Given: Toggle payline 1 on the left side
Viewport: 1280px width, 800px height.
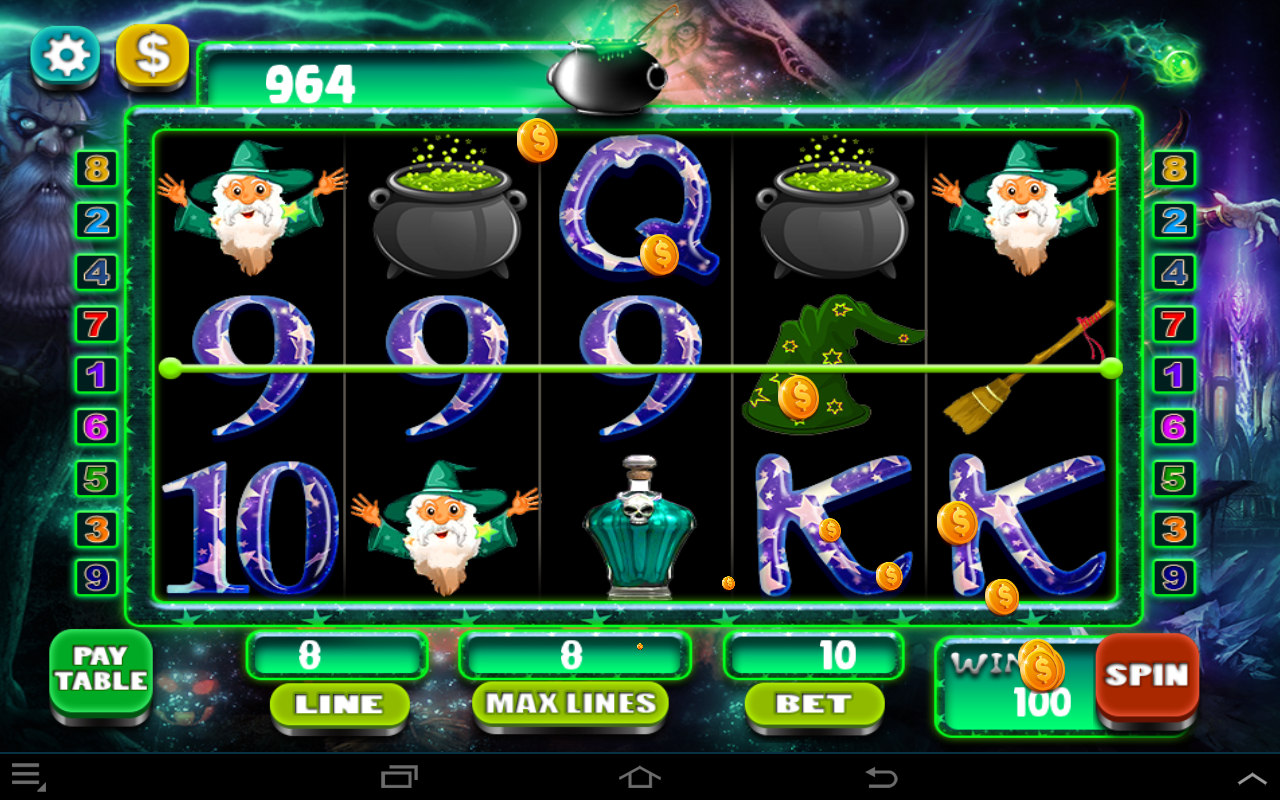Looking at the screenshot, I should pos(95,376).
